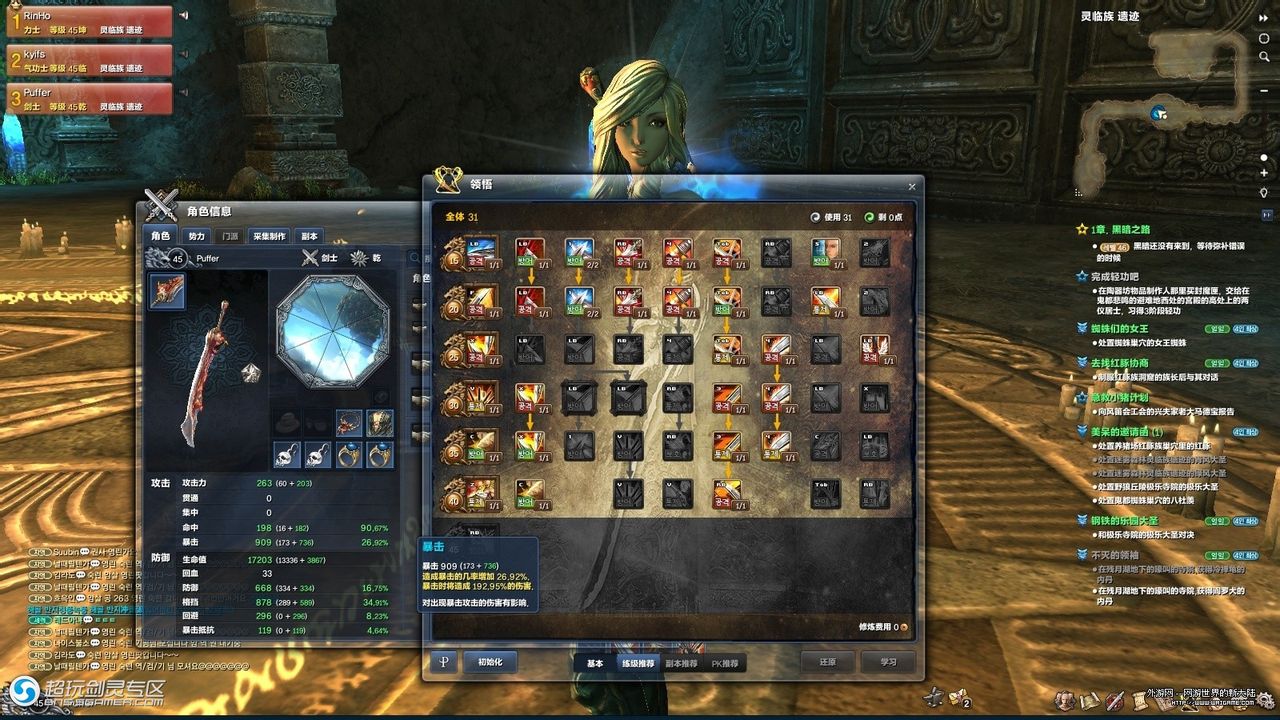Click the 还原 restore button
1280x720 pixels.
pyautogui.click(x=825, y=662)
